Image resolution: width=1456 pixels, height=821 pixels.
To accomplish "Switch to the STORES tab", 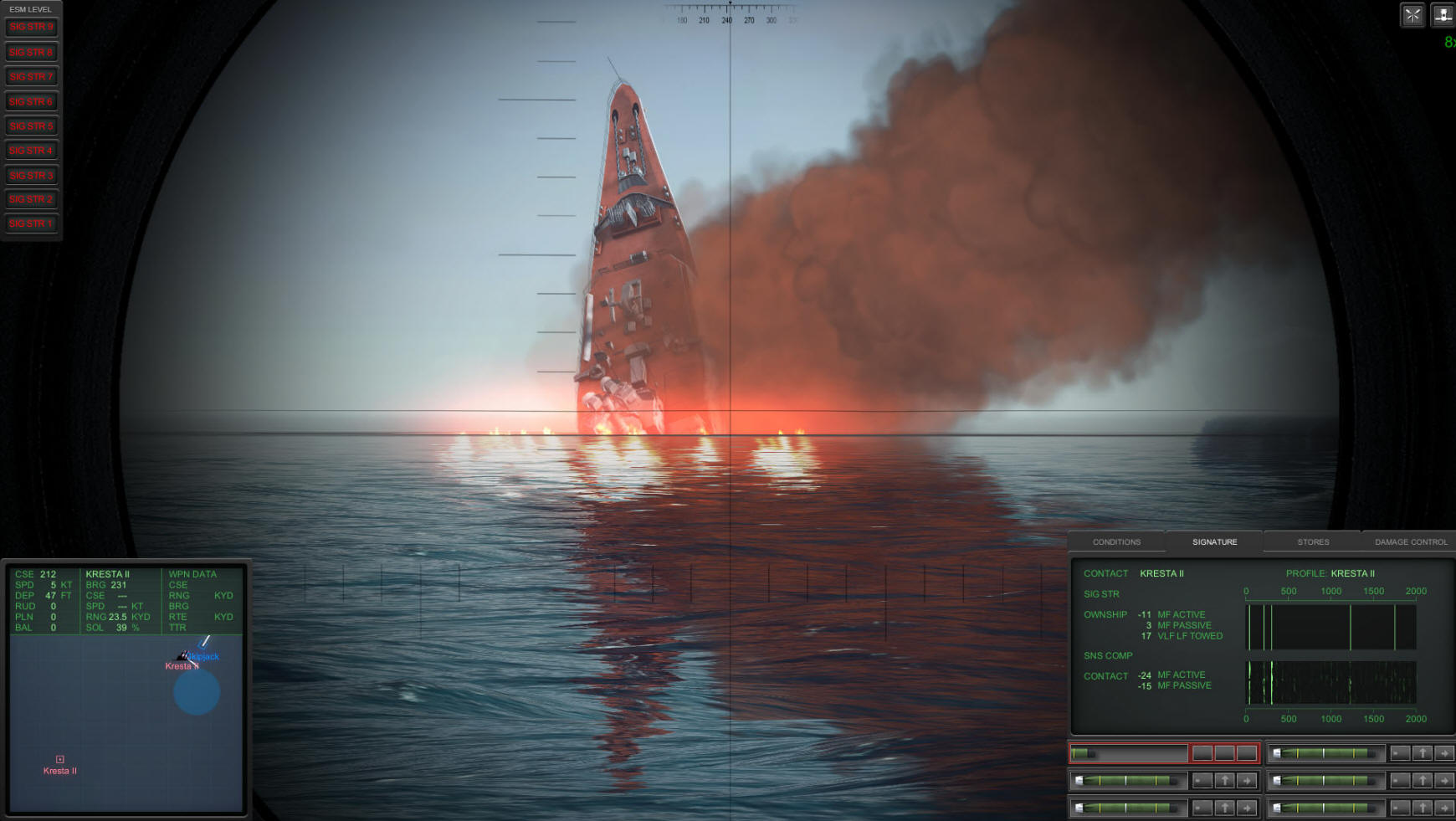I will pyautogui.click(x=1311, y=541).
